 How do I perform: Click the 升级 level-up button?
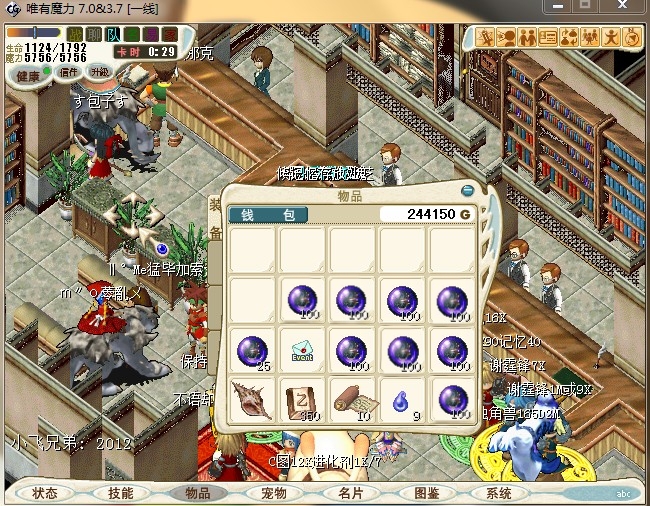100,72
